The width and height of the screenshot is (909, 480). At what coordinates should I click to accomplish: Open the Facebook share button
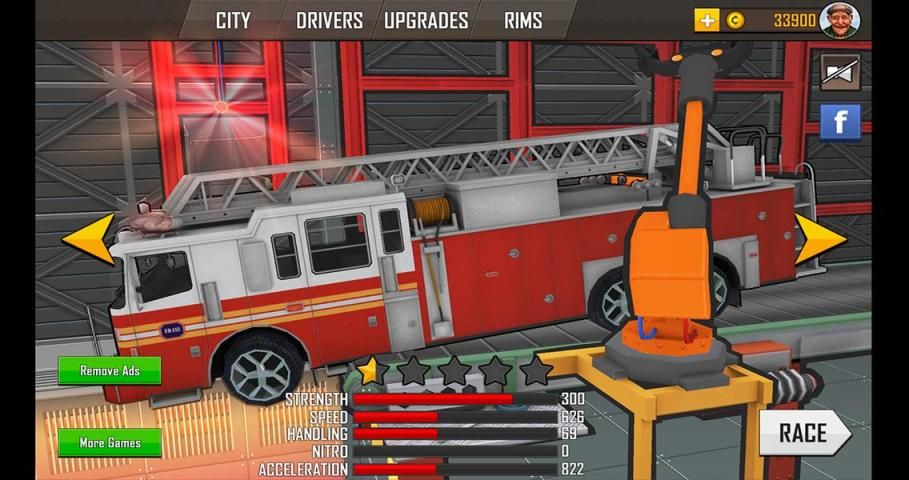[840, 123]
